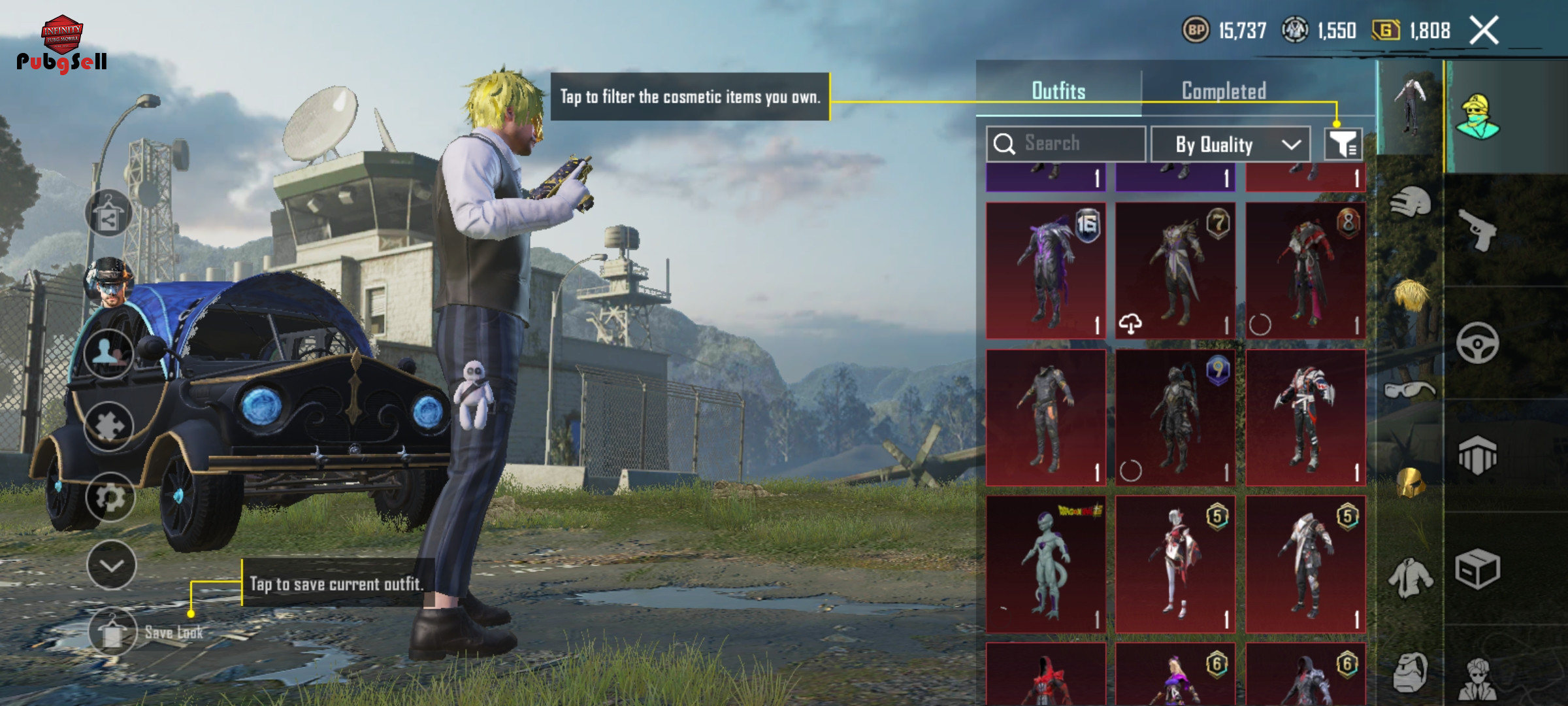Choose the outfit marked with badge 7

[1175, 271]
